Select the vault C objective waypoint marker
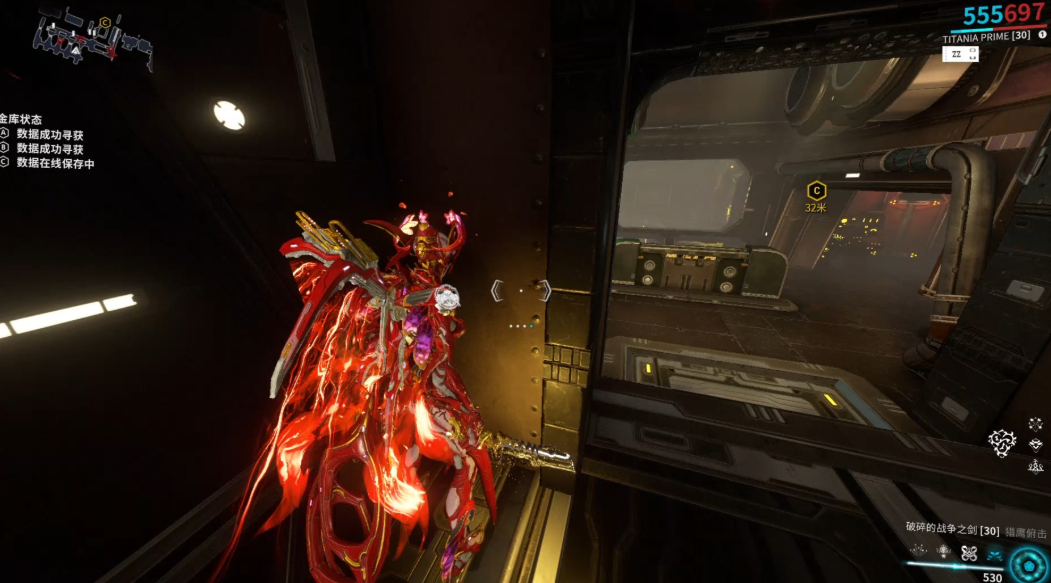This screenshot has height=583, width=1051. pyautogui.click(x=816, y=191)
